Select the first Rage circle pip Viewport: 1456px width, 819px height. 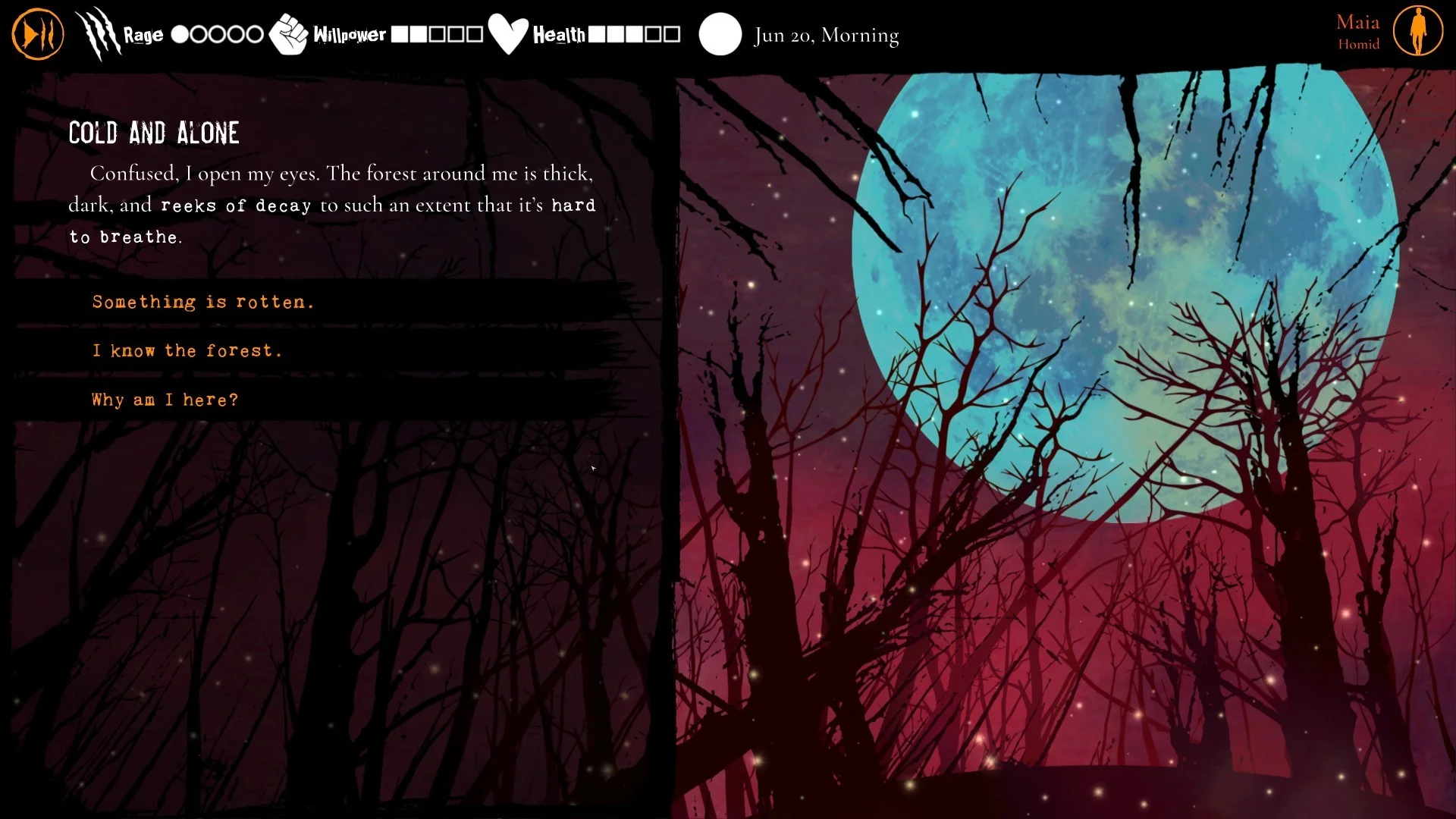click(179, 33)
